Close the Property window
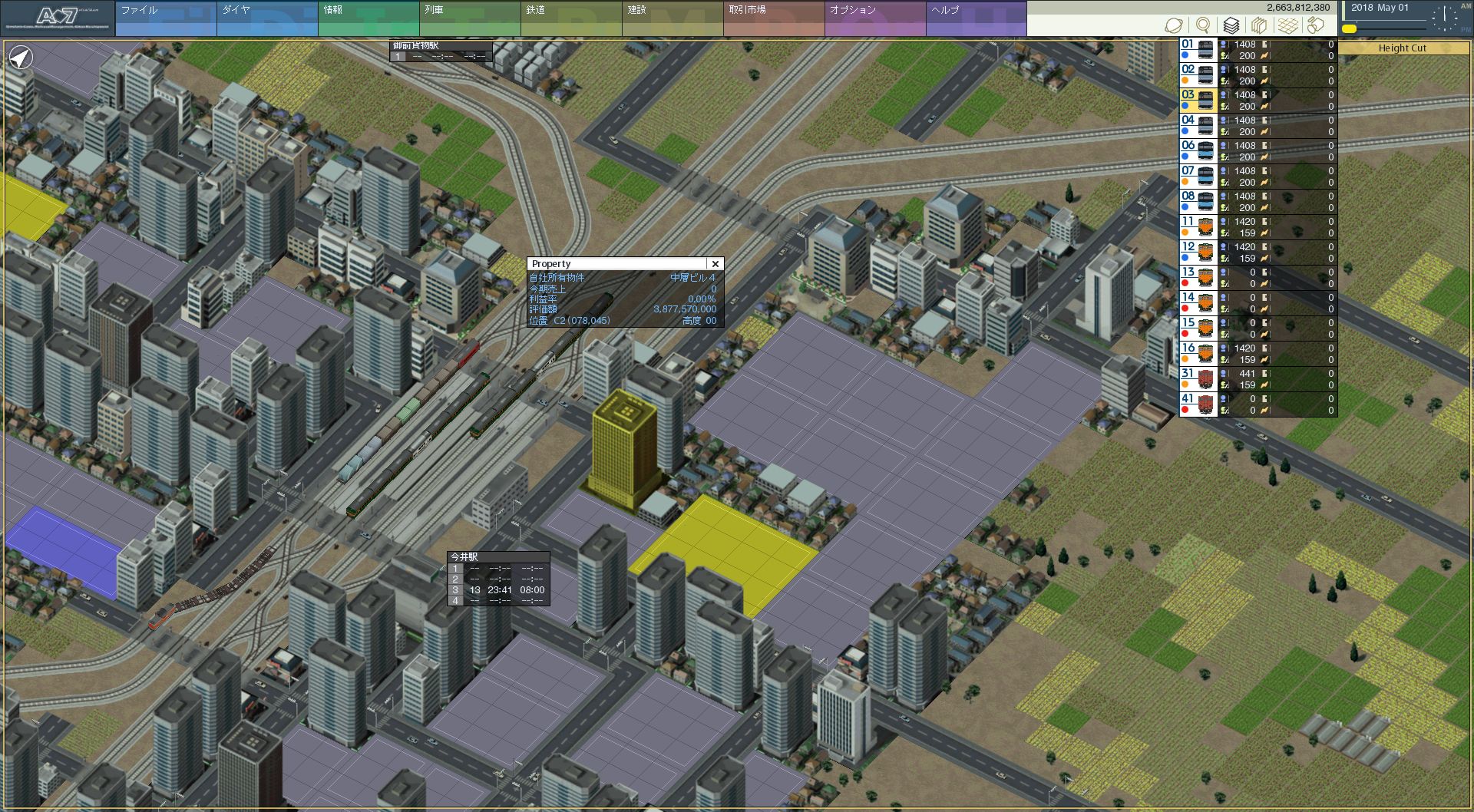The image size is (1474, 812). 715,264
